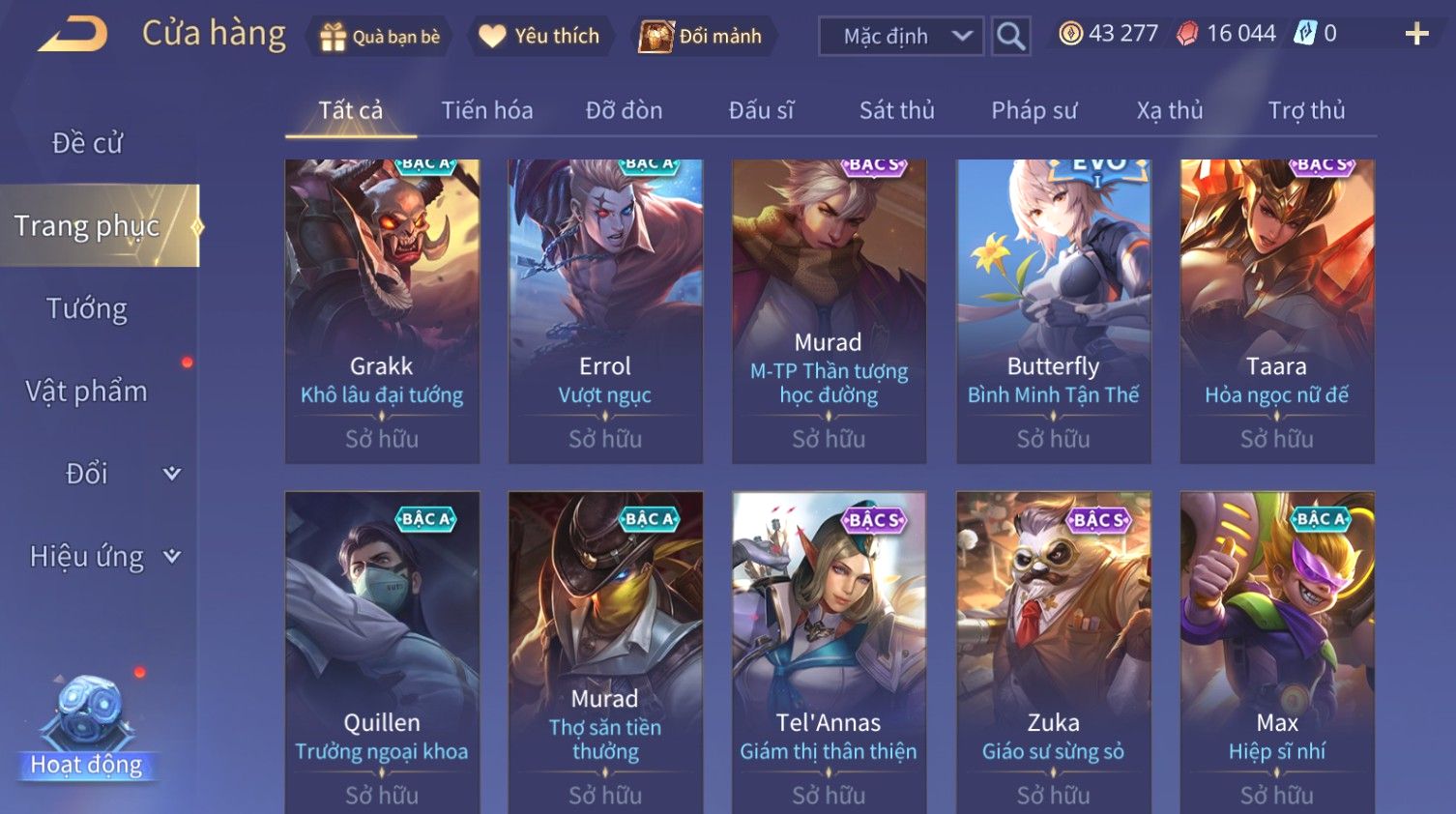Open Đổi mảnh fragment exchange
The height and width of the screenshot is (814, 1456).
(703, 37)
